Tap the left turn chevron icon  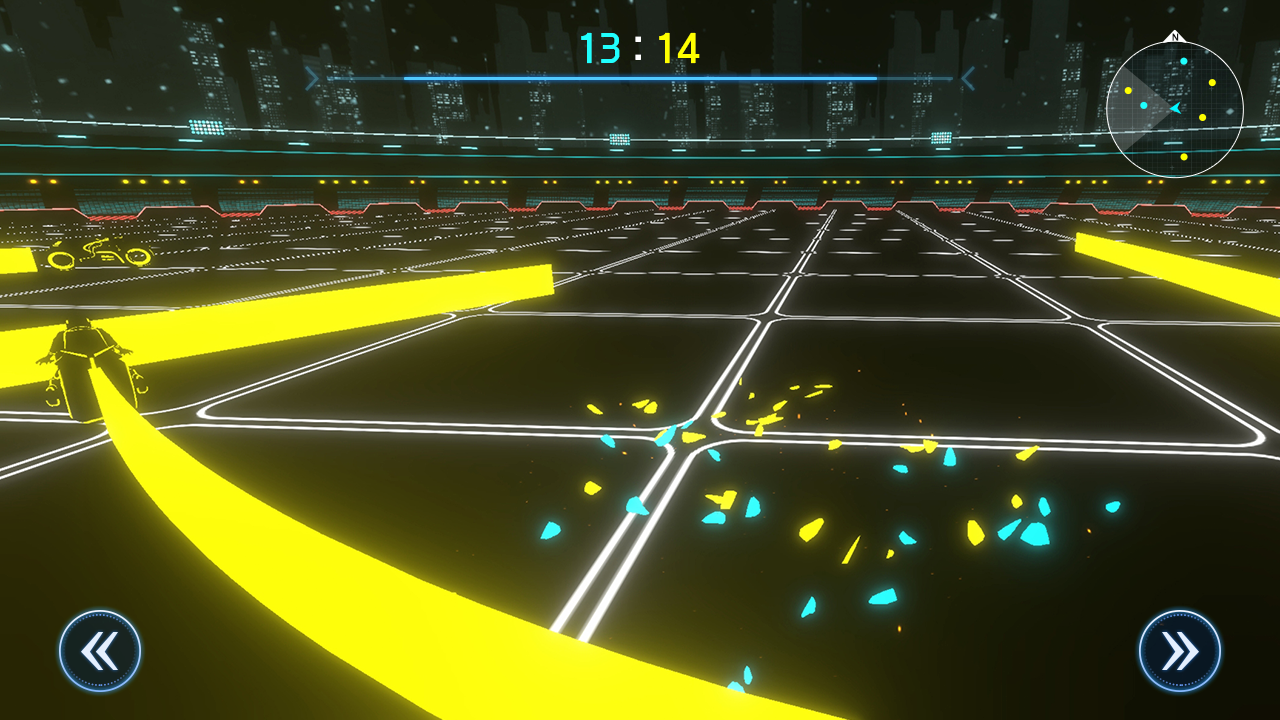[x=98, y=650]
